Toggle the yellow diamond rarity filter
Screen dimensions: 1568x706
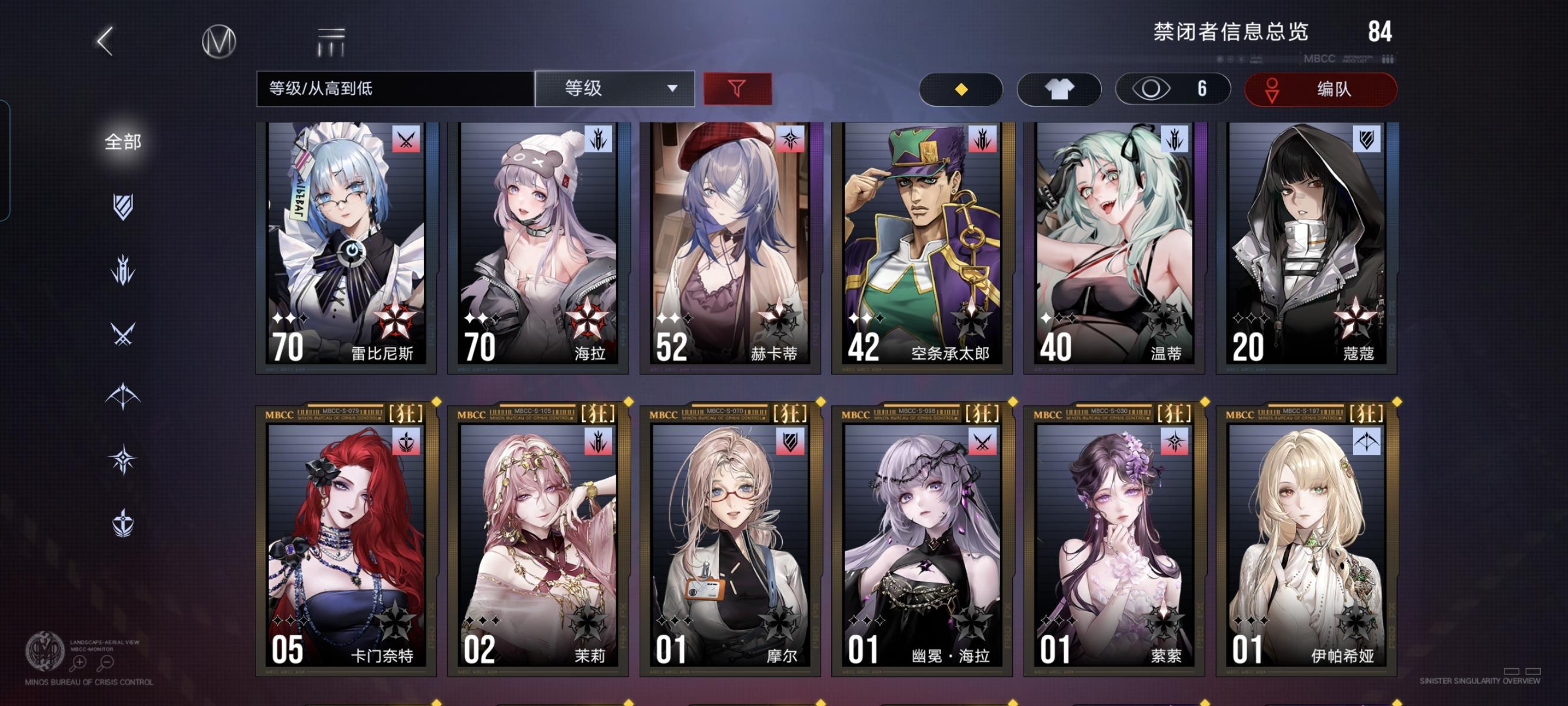(961, 89)
